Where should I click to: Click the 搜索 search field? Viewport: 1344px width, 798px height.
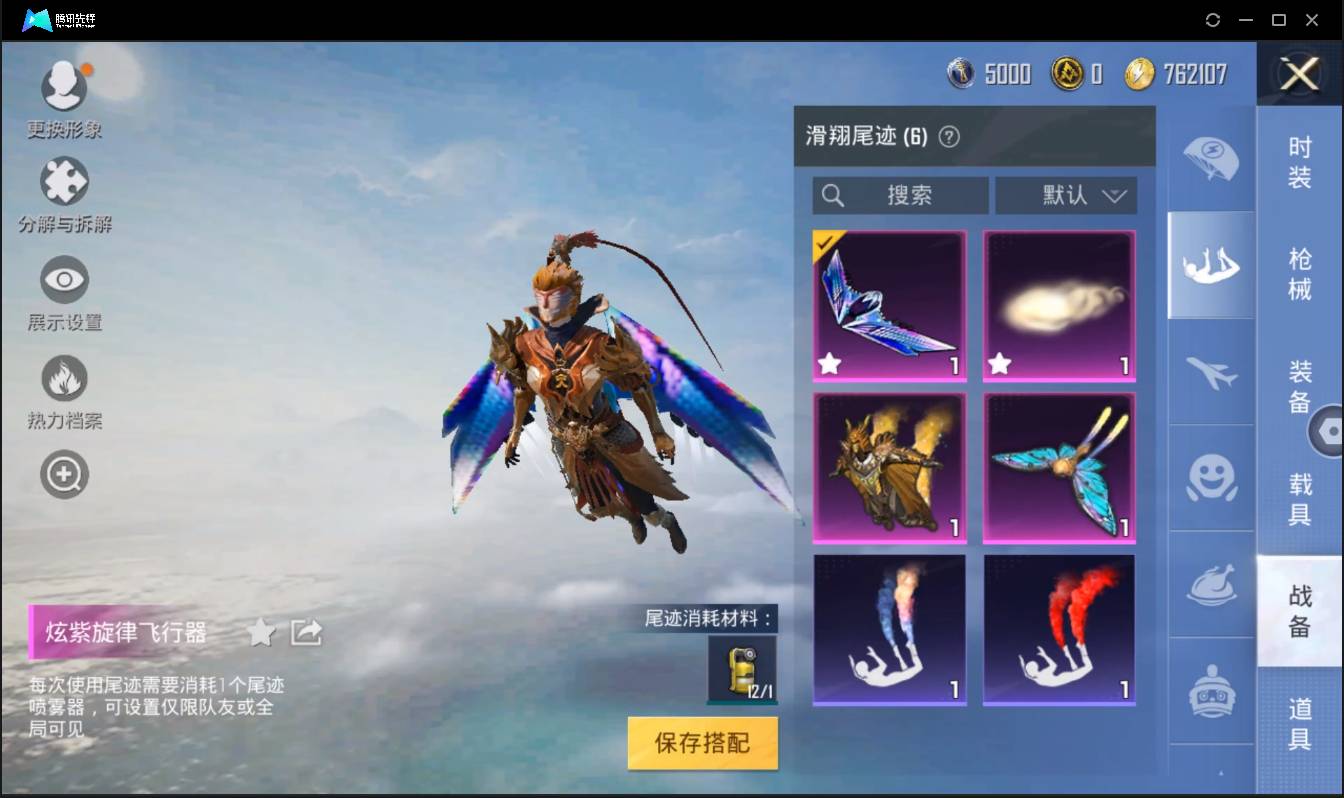[x=899, y=196]
